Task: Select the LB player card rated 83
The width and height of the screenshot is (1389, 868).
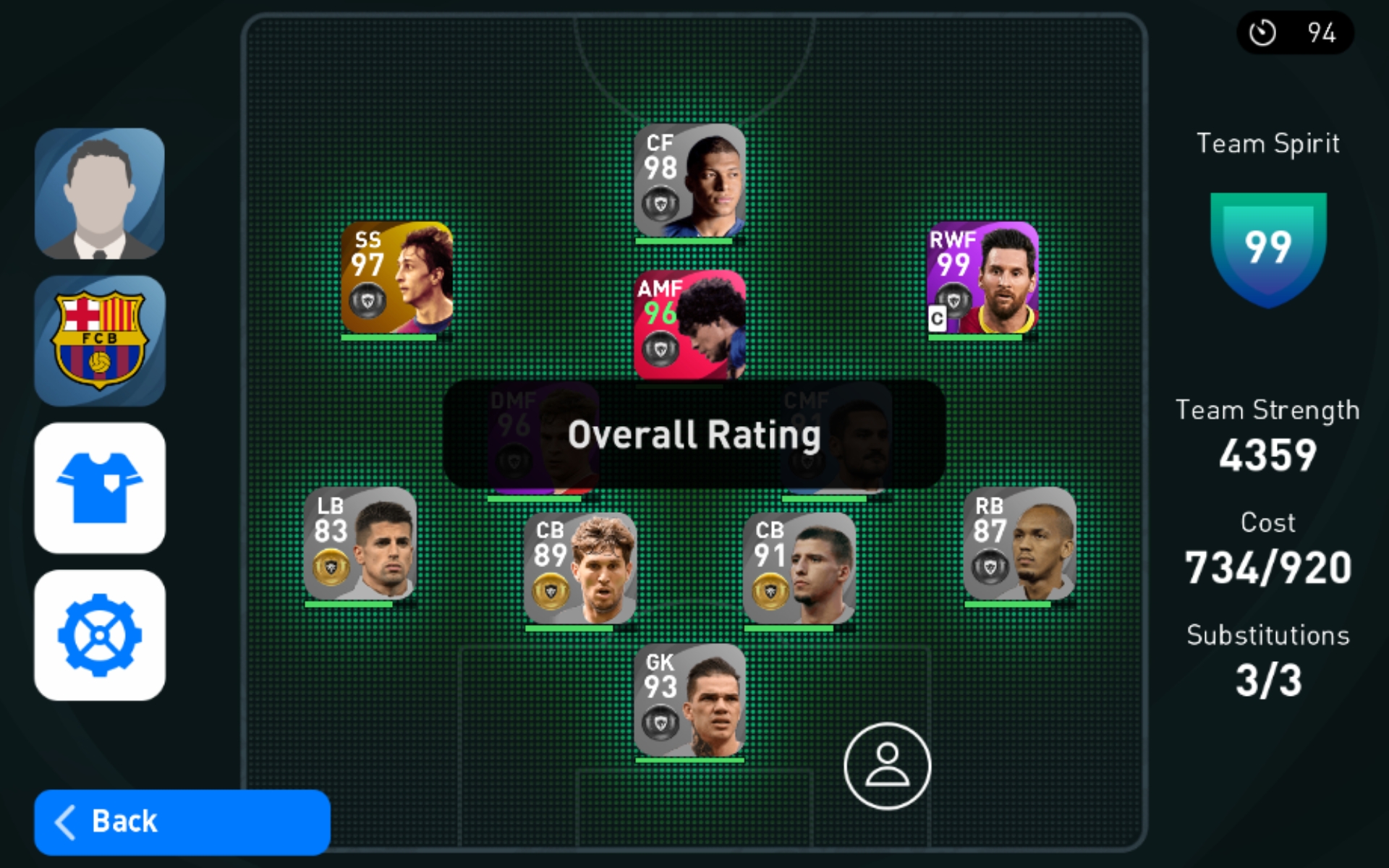Action: coord(360,544)
